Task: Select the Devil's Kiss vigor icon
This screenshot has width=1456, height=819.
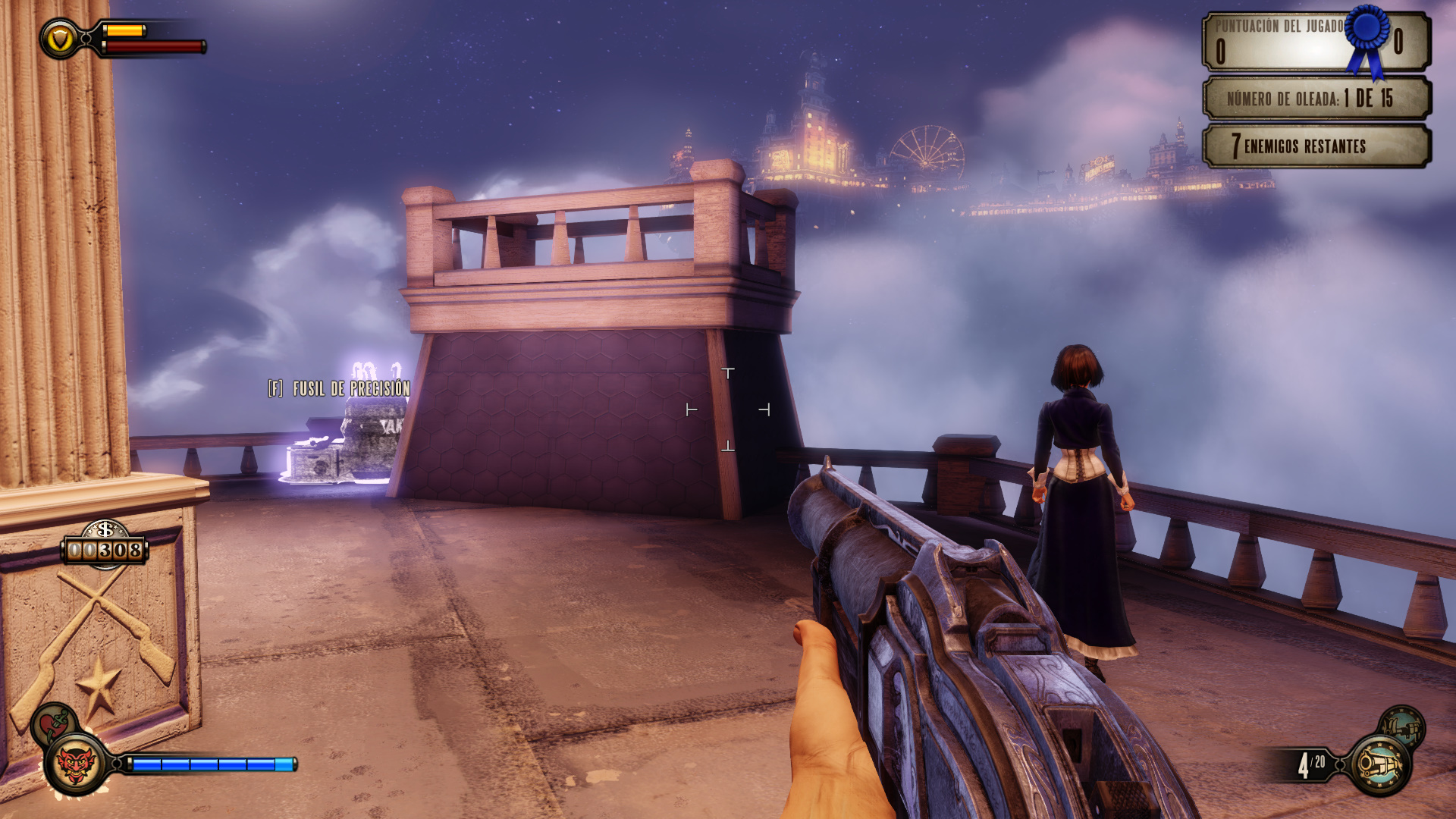Action: (76, 764)
